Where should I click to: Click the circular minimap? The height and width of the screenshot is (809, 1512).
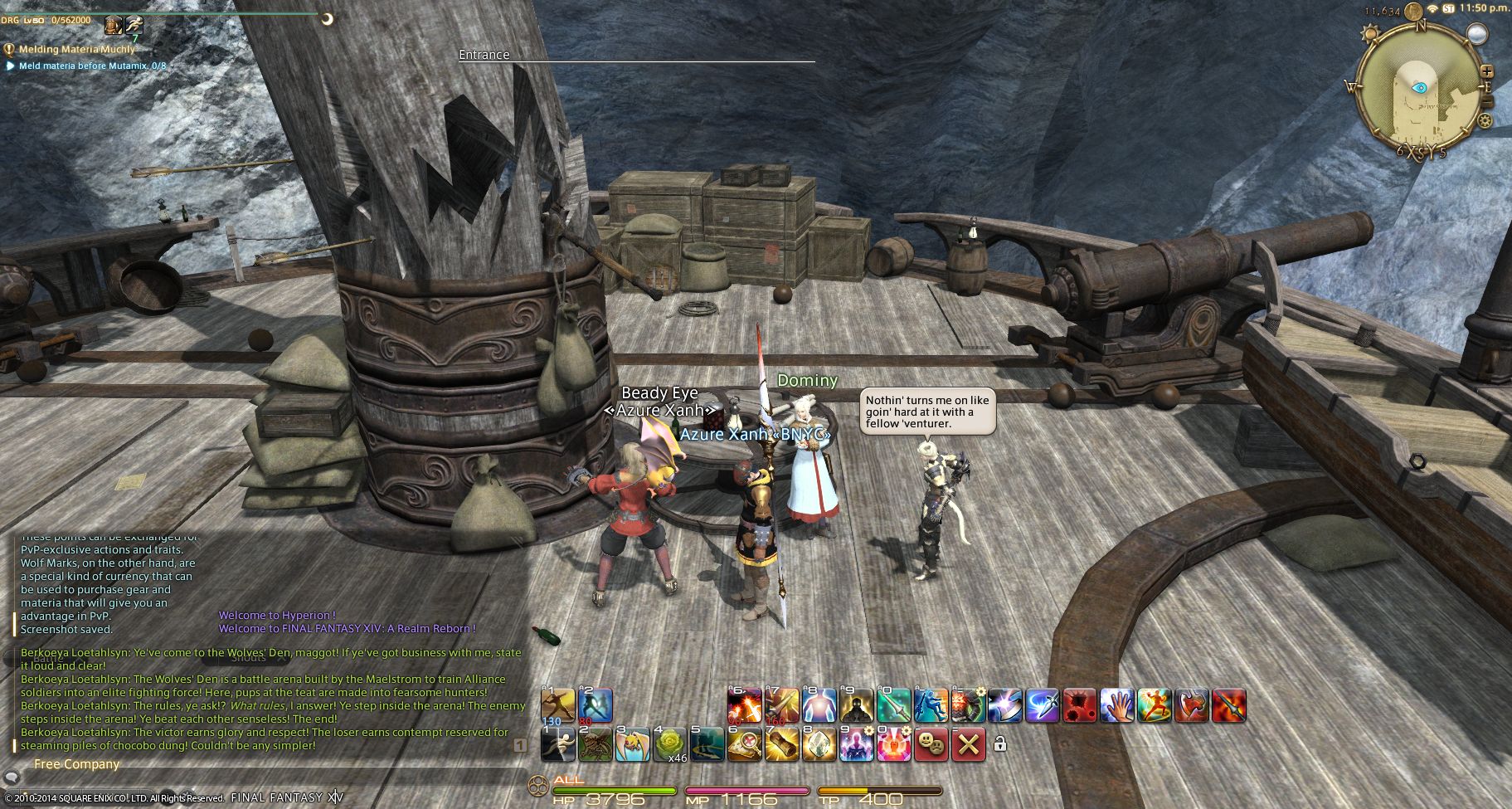tap(1421, 88)
